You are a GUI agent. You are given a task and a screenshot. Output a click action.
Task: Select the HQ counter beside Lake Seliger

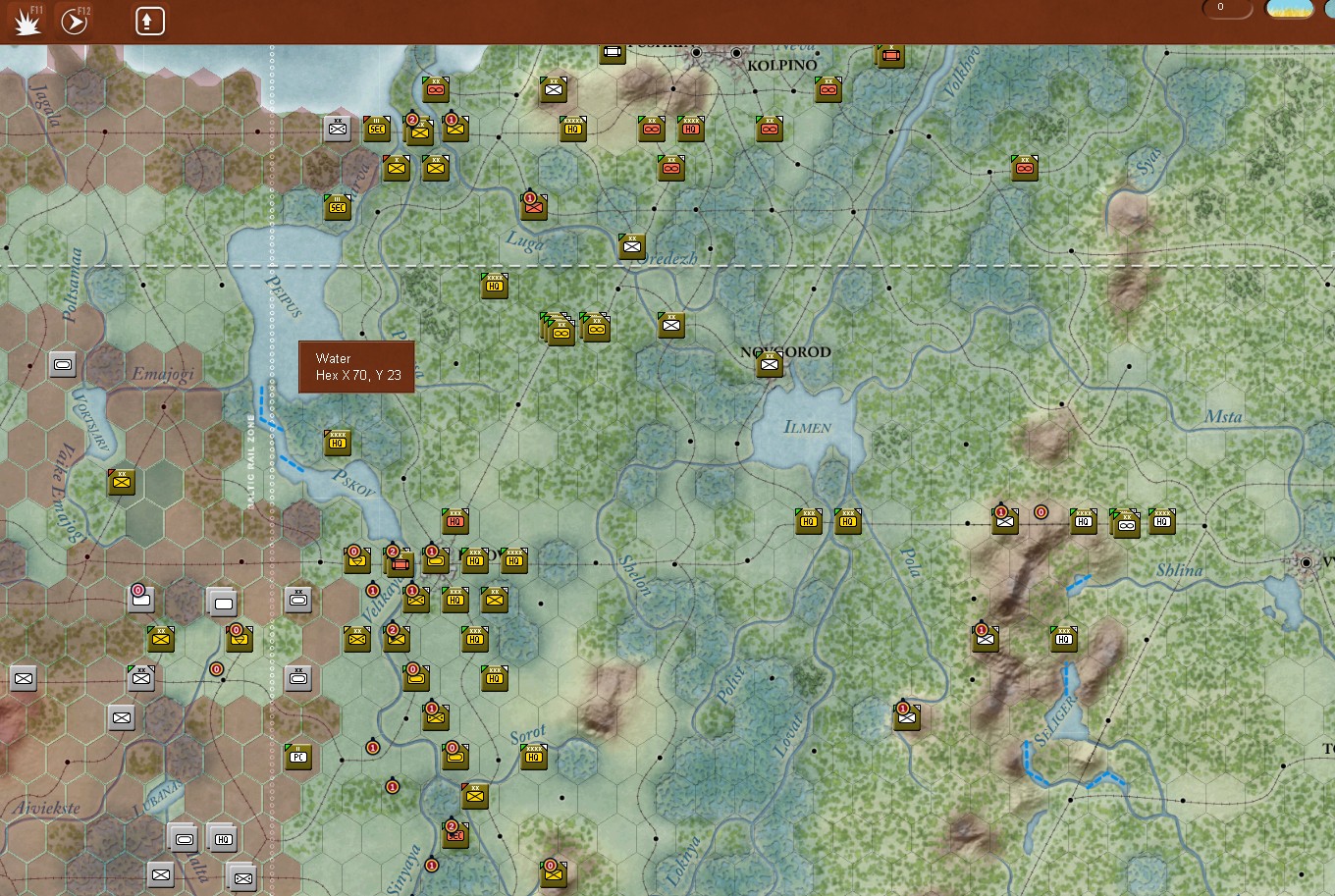(1064, 638)
